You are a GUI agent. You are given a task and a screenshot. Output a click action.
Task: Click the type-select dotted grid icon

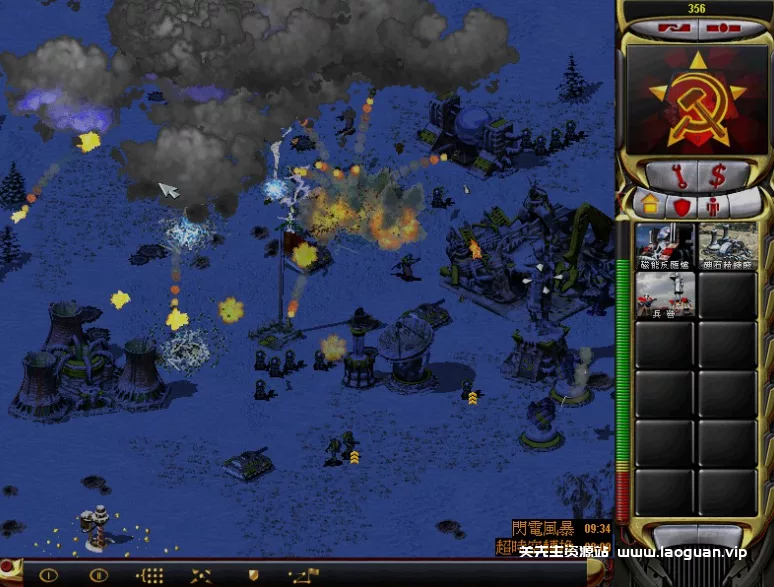(150, 575)
